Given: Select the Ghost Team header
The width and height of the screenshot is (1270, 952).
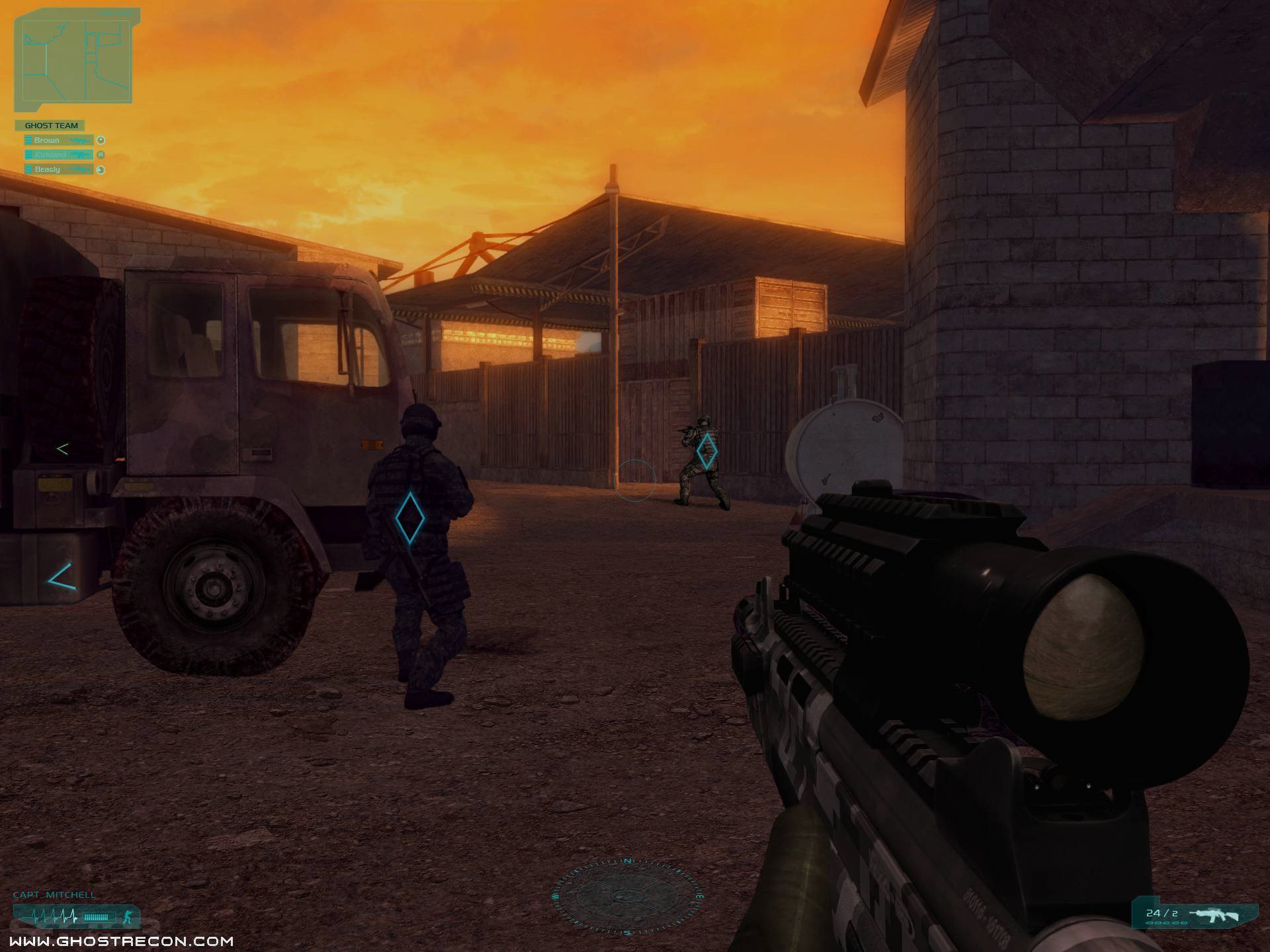Looking at the screenshot, I should click(x=51, y=126).
